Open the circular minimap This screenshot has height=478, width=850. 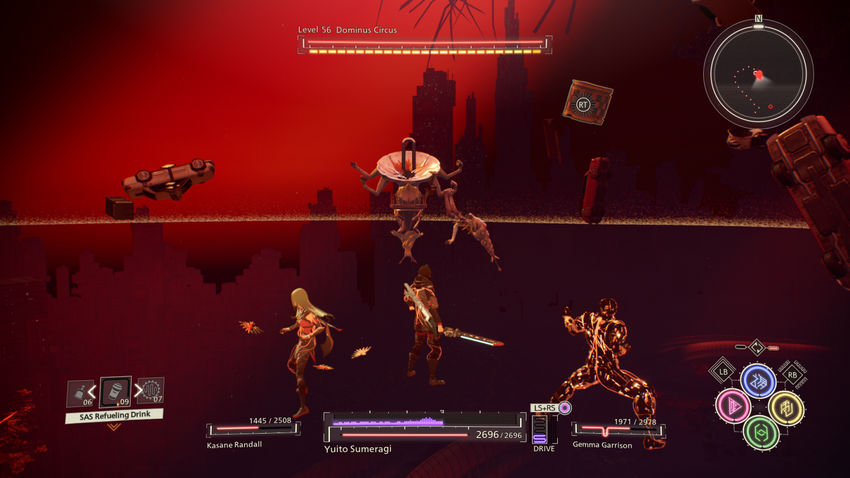[757, 73]
